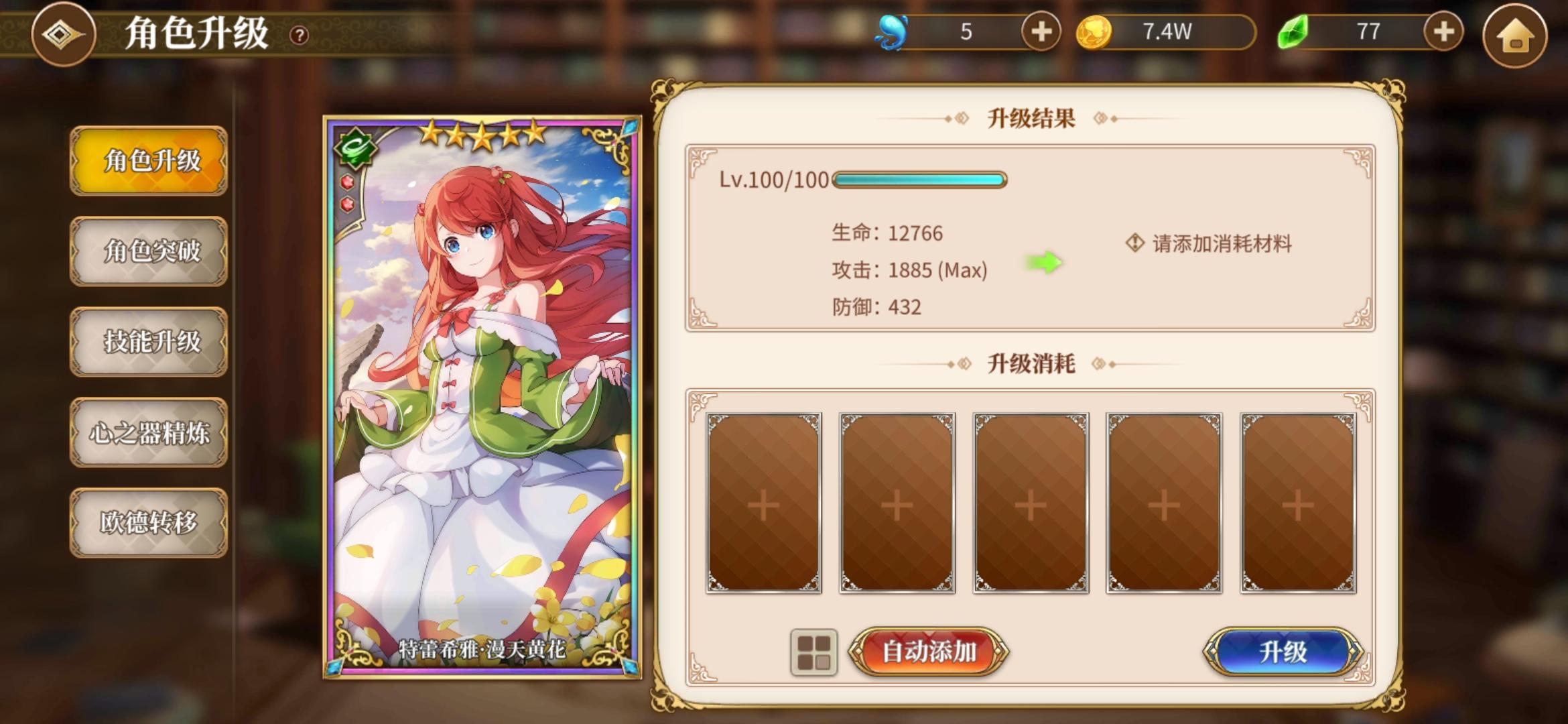This screenshot has width=1568, height=724.
Task: Open the 欧德转移 panel
Action: tap(149, 523)
